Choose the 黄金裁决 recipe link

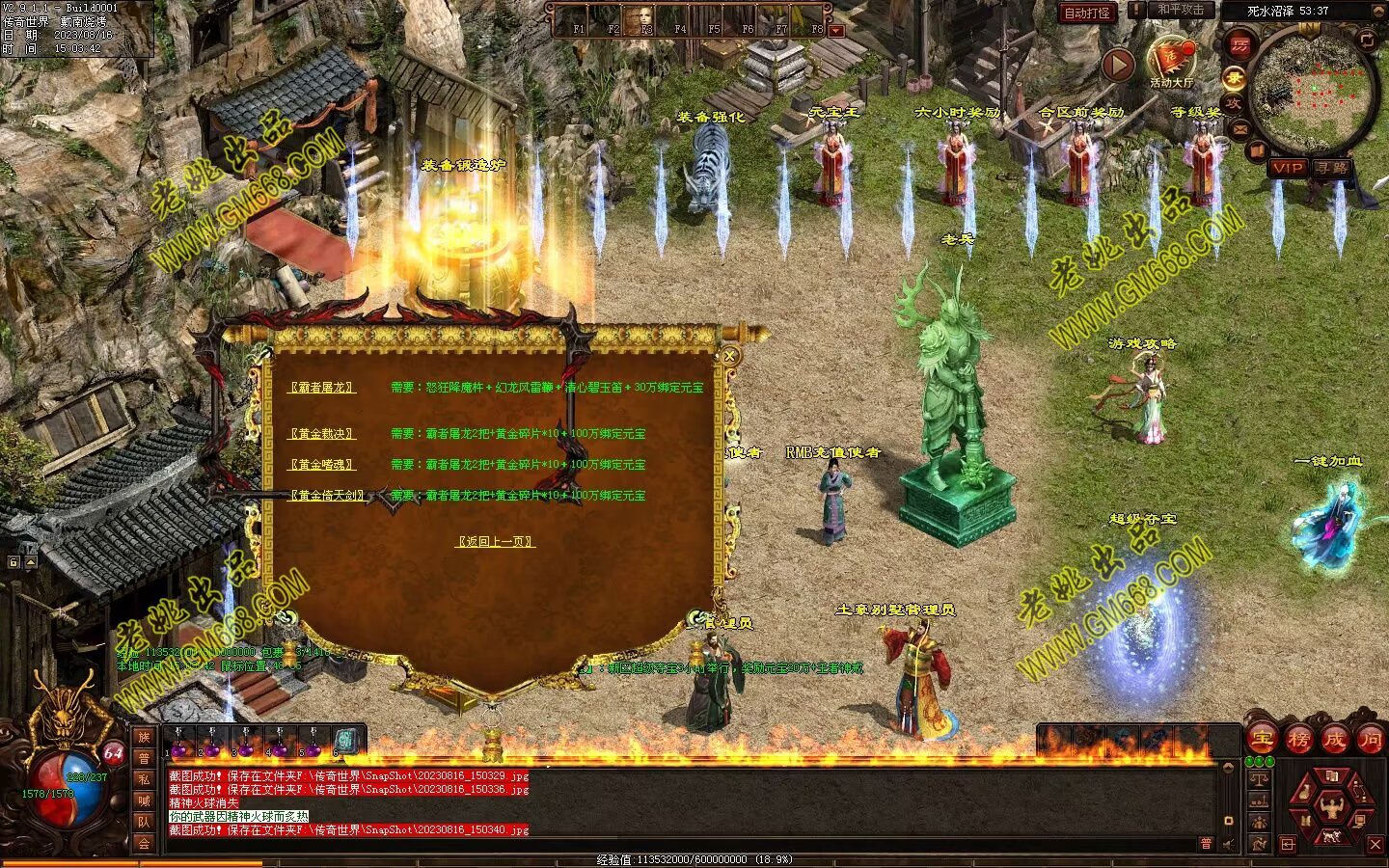322,435
